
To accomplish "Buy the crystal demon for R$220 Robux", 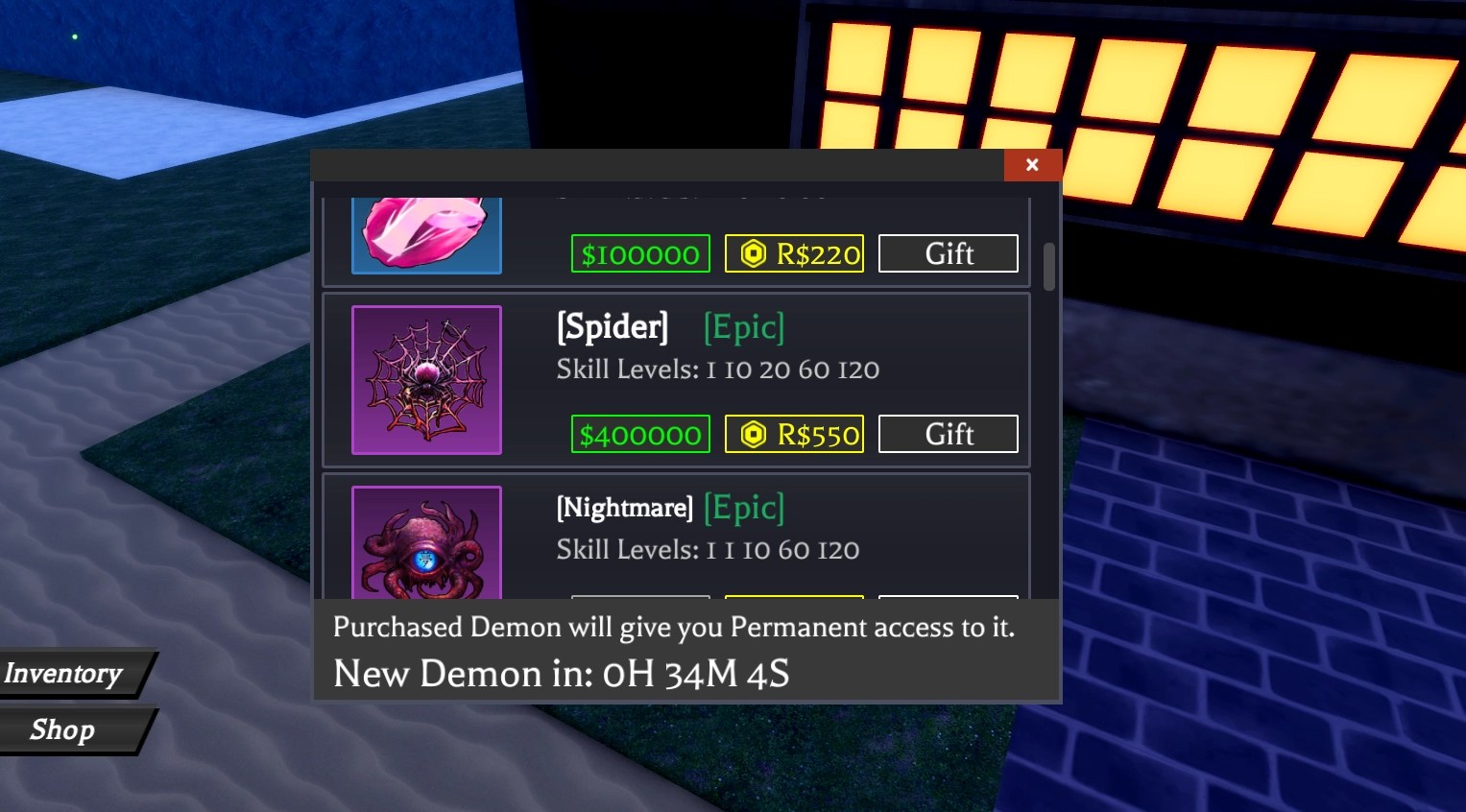I will coord(794,253).
